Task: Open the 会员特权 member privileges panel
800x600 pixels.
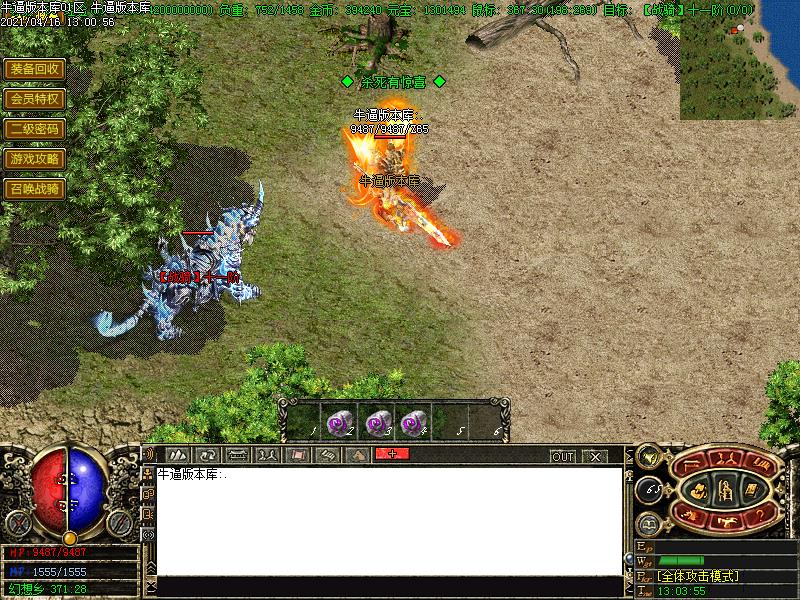Action: click(34, 99)
